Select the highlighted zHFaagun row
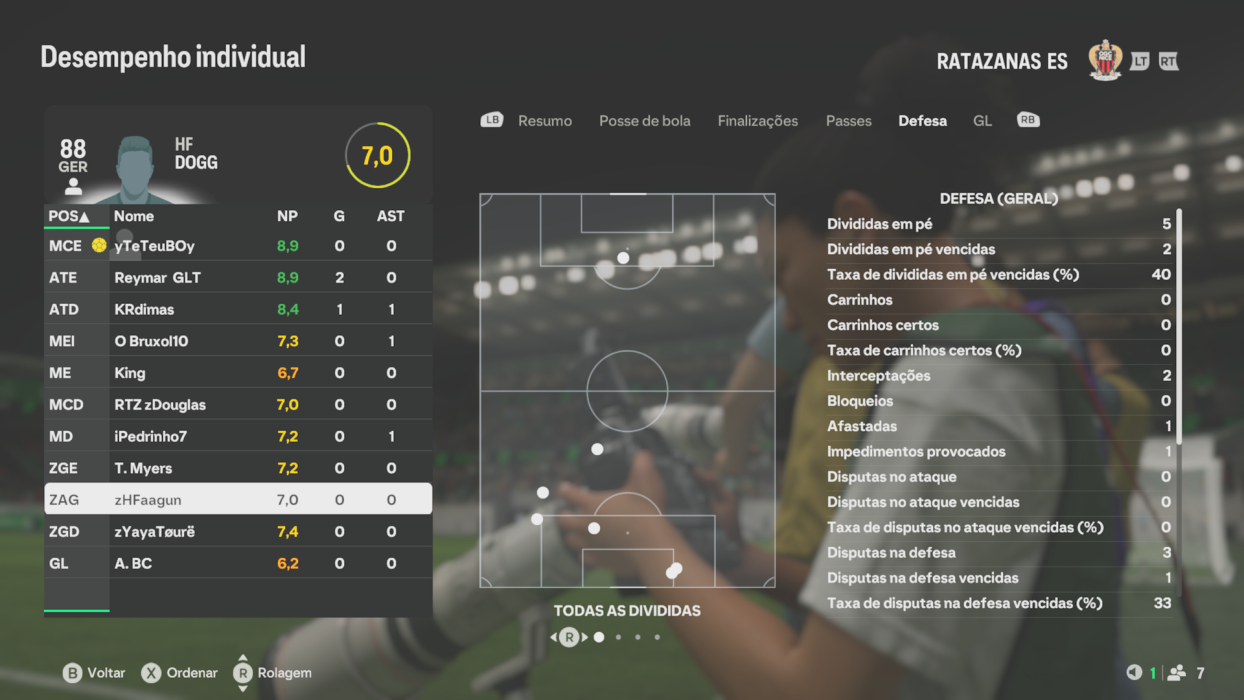The width and height of the screenshot is (1244, 700). click(x=238, y=500)
